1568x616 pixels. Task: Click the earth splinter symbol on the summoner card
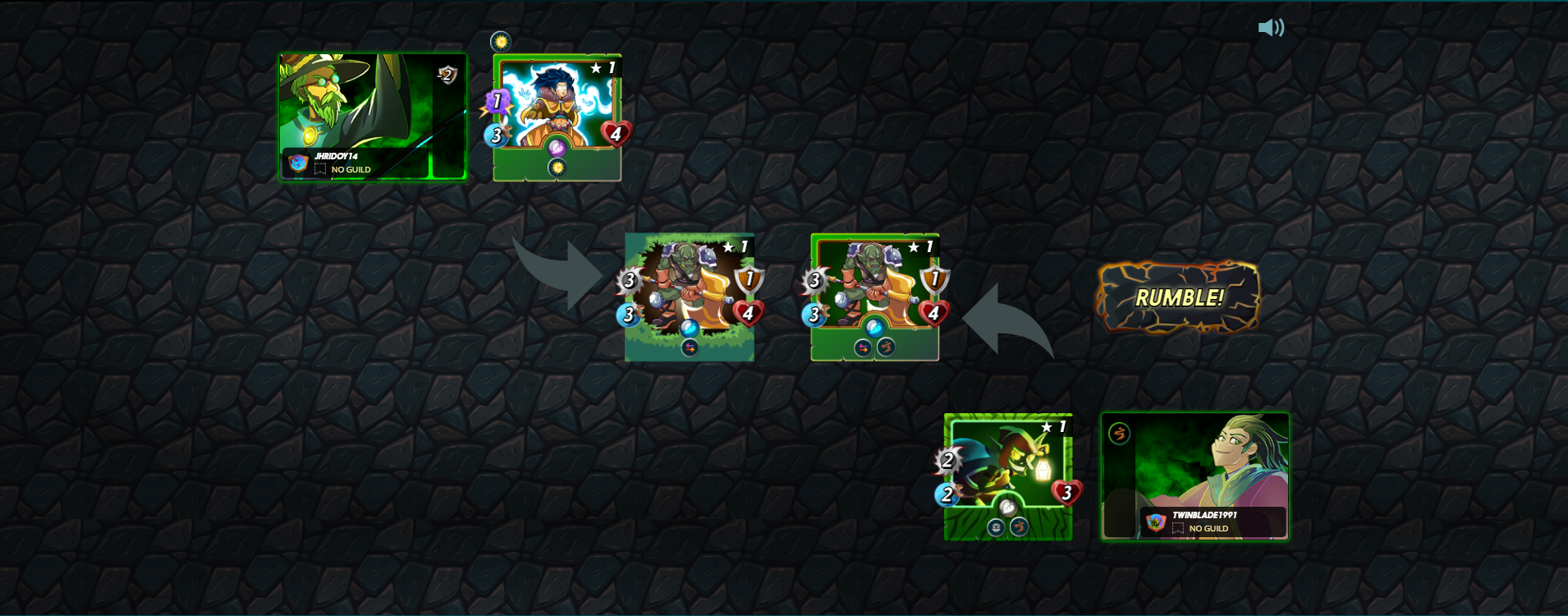(1120, 434)
